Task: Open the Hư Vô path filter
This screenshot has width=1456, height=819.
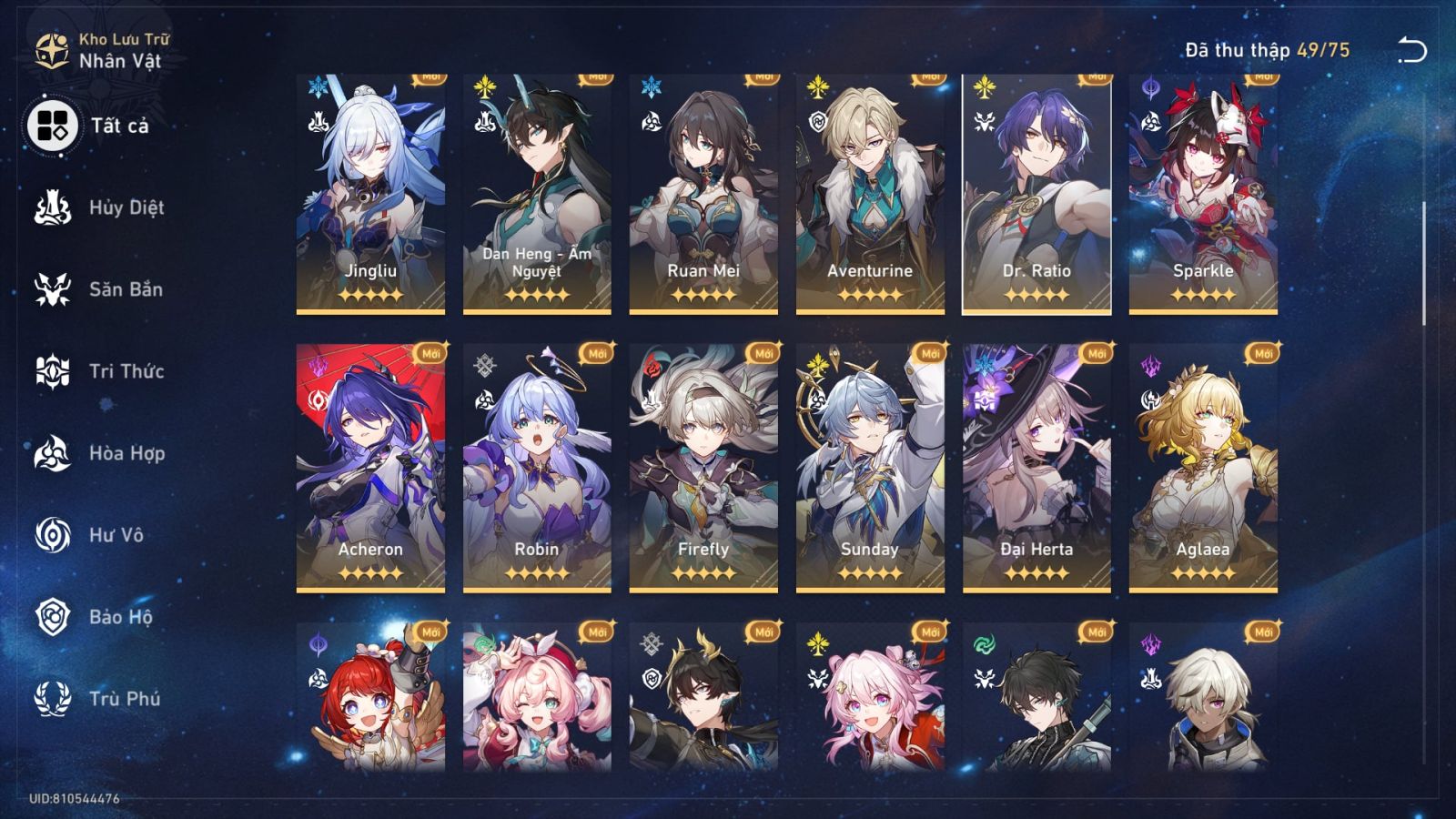Action: [55, 535]
